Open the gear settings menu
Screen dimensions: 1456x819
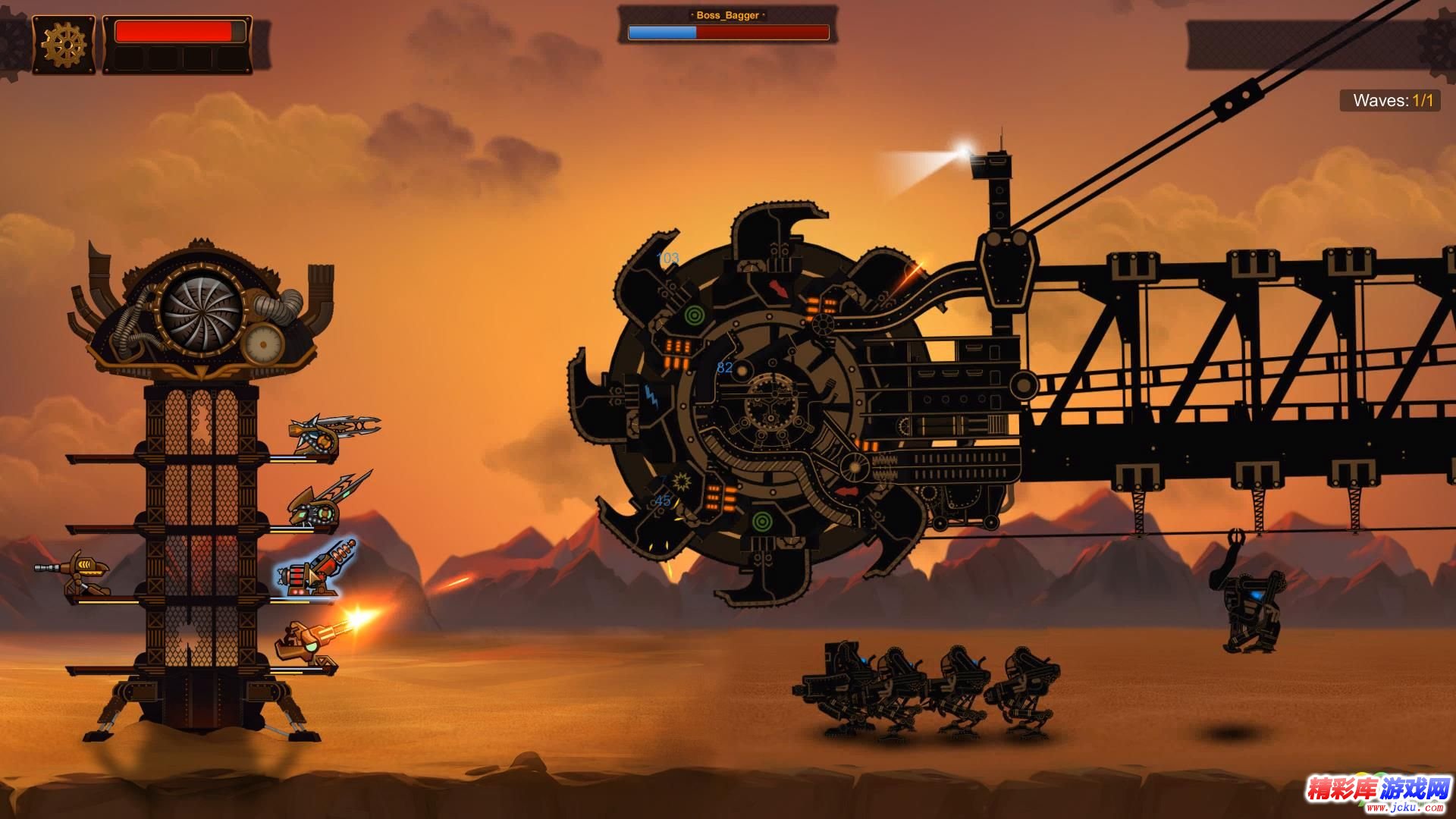coord(64,45)
